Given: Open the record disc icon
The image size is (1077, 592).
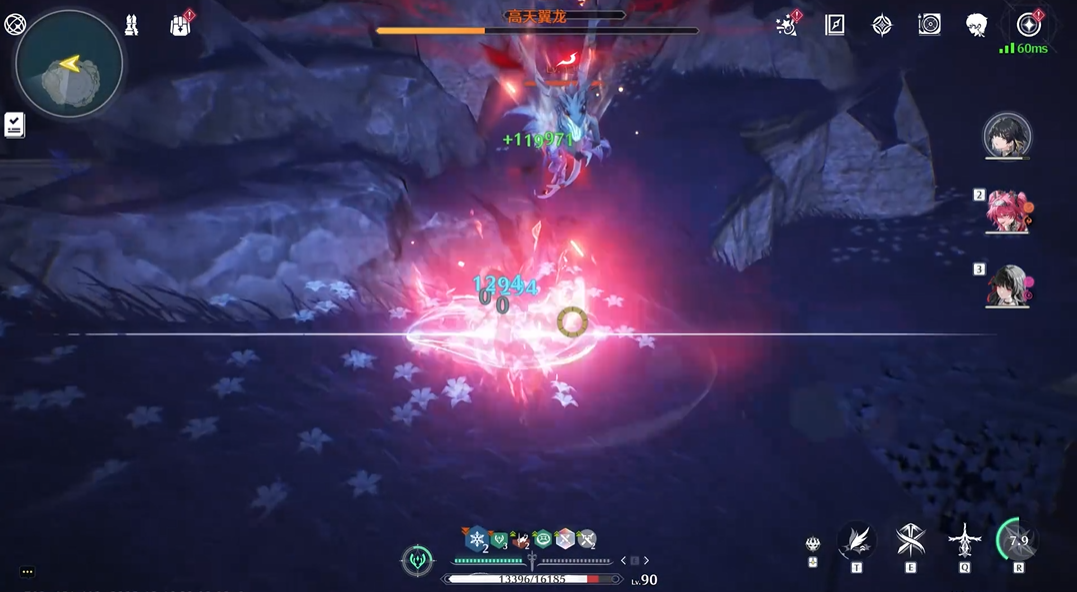Looking at the screenshot, I should point(929,26).
